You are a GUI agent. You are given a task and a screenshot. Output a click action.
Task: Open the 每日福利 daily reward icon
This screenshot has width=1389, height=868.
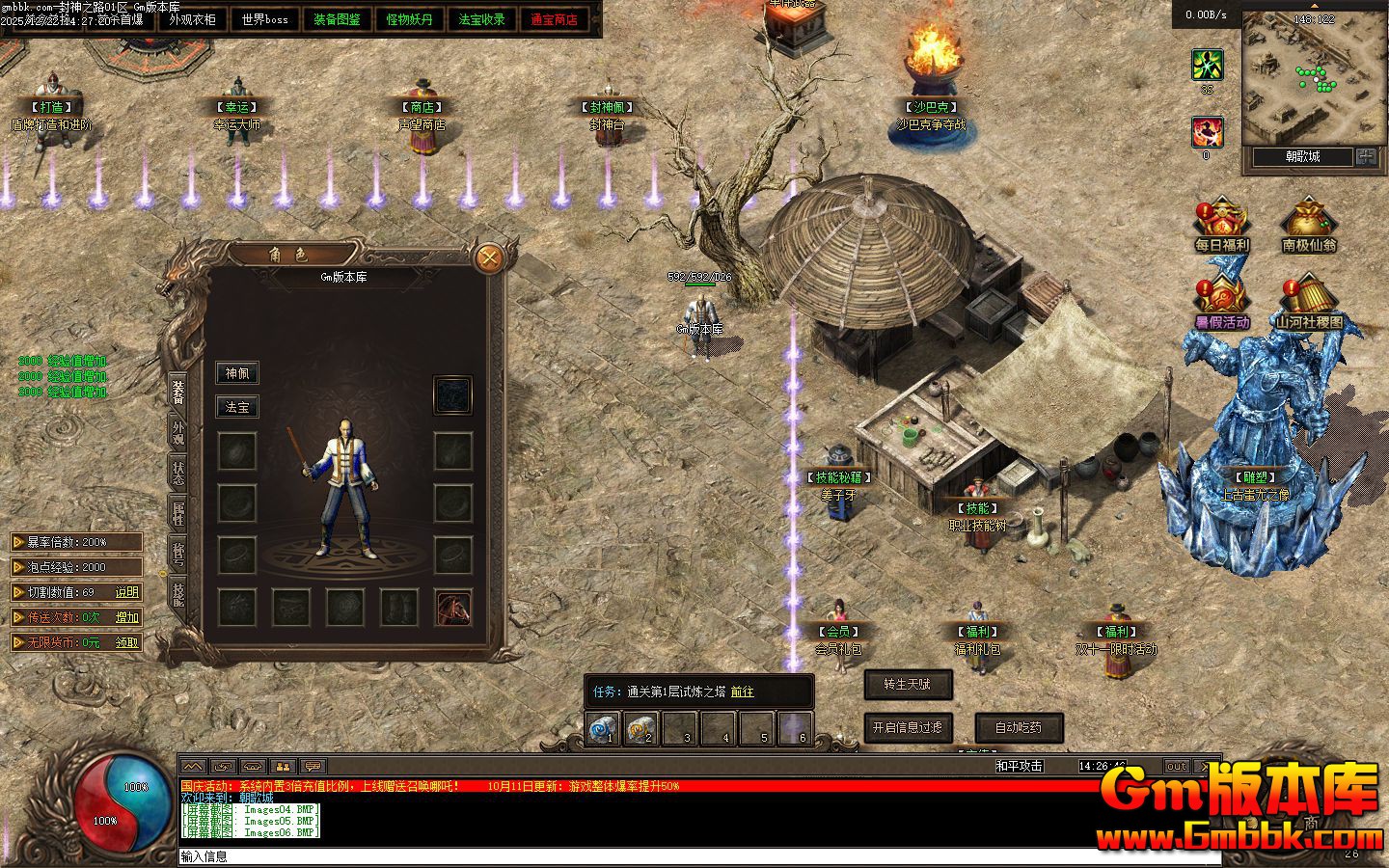pyautogui.click(x=1222, y=227)
